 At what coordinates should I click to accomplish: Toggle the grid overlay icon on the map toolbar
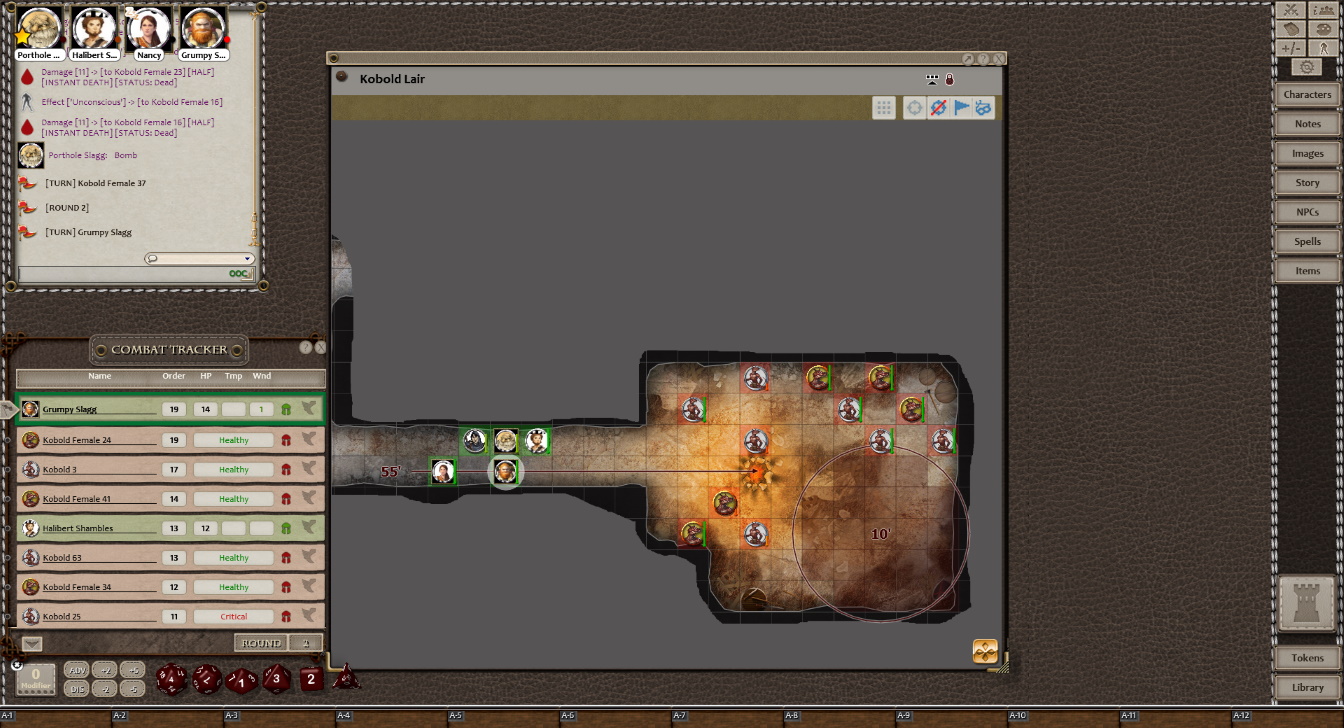[883, 108]
